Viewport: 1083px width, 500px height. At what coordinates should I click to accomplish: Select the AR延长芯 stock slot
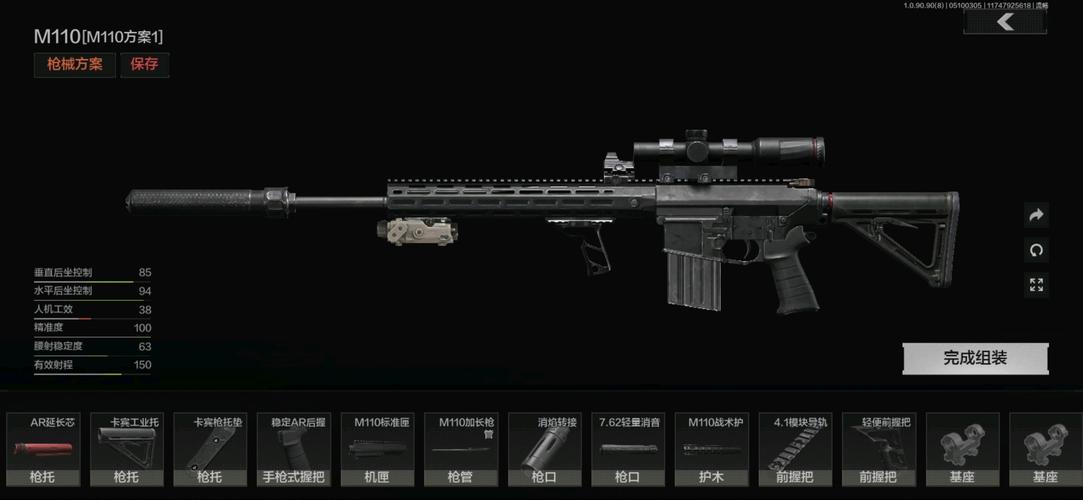point(42,450)
